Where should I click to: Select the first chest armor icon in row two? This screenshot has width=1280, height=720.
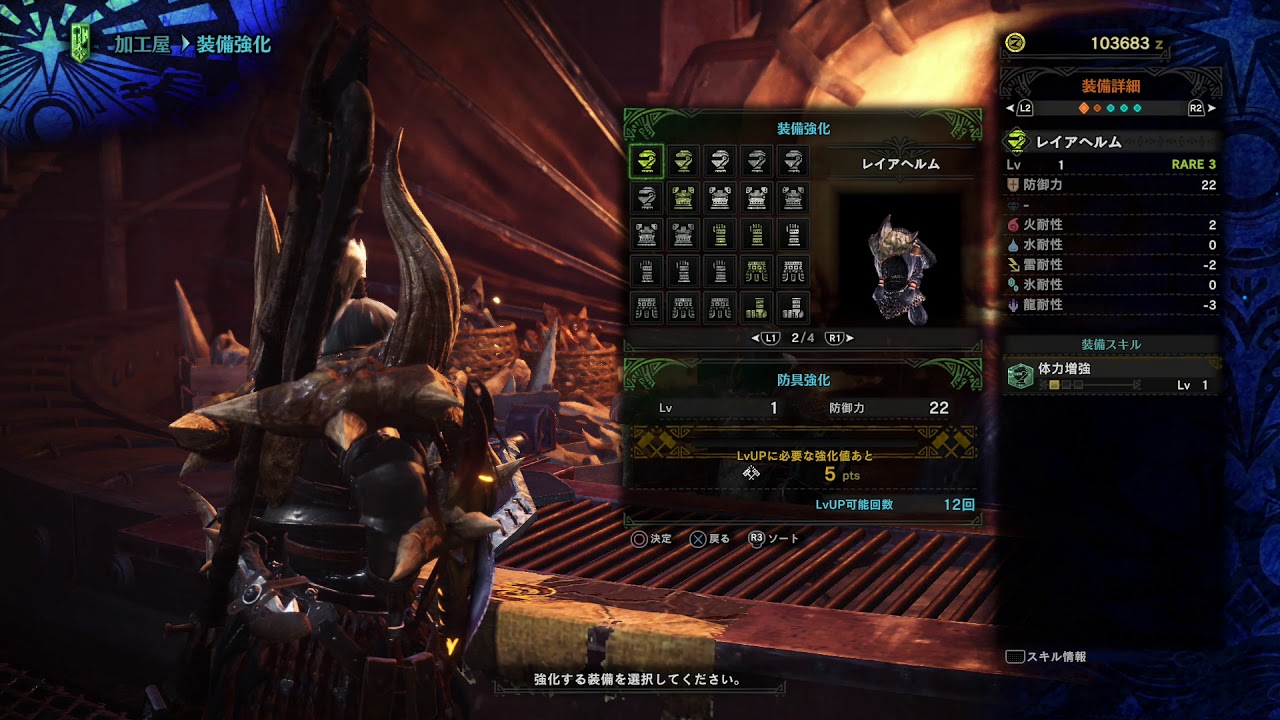683,198
